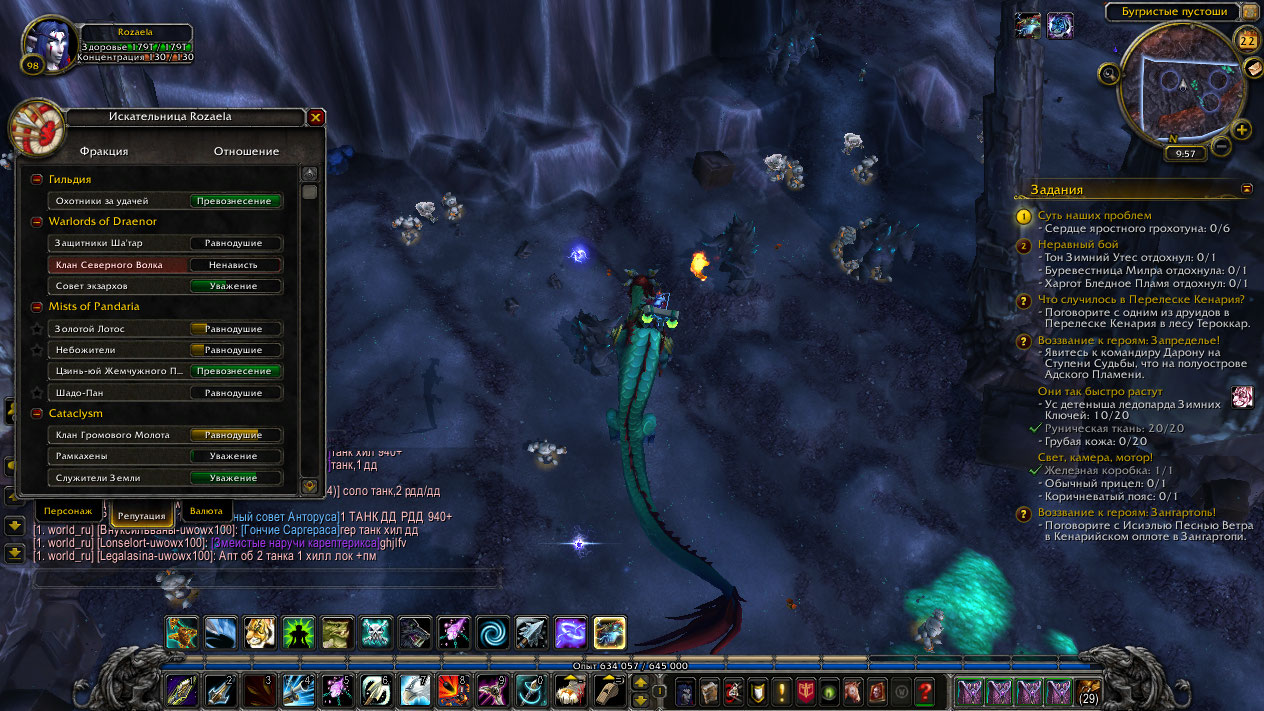Switch to the Персонаж tab
1264x711 pixels.
pos(71,510)
